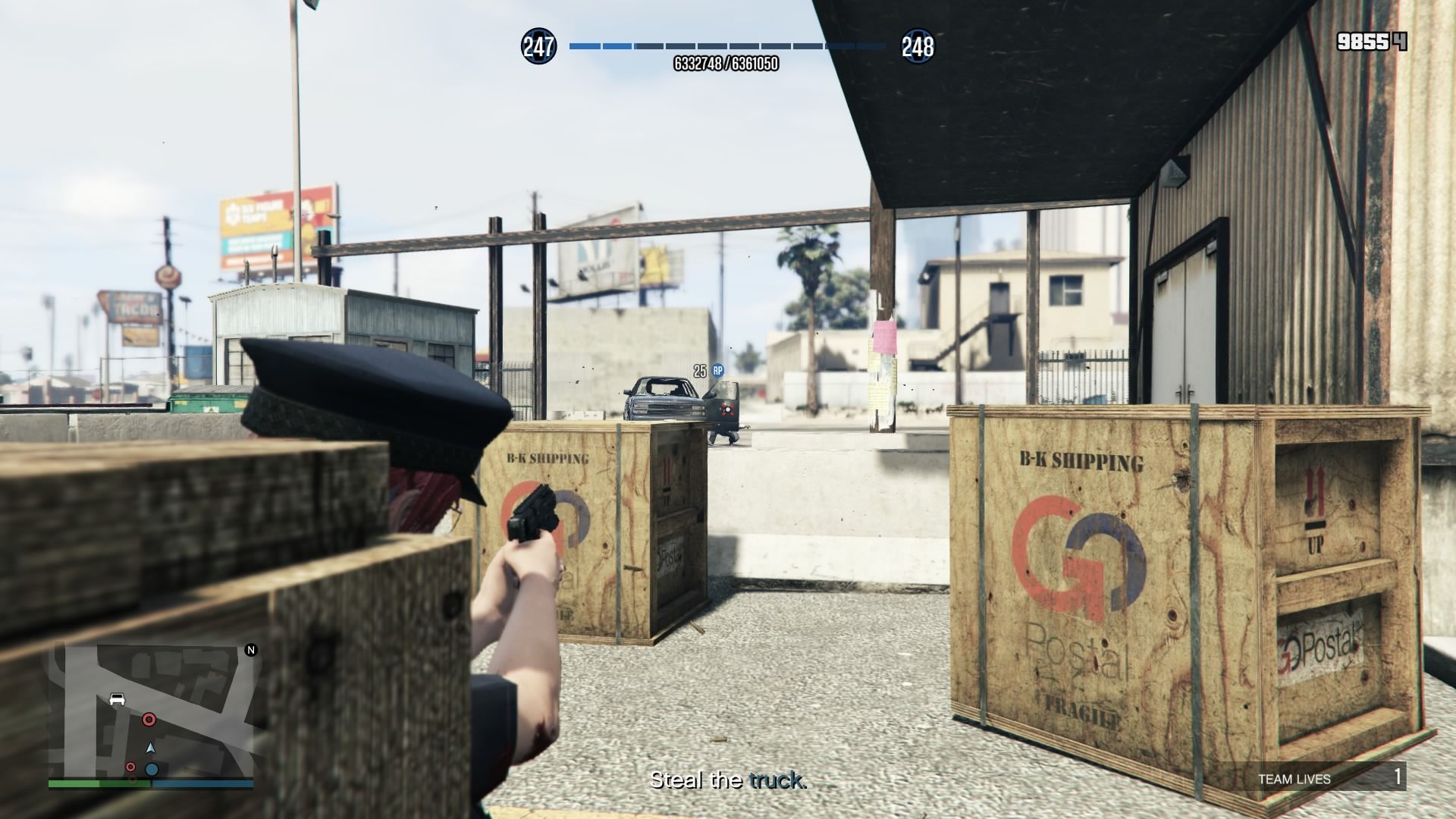Select the player arrow blip on the minimap
Viewport: 1456px width, 819px height.
pos(150,748)
